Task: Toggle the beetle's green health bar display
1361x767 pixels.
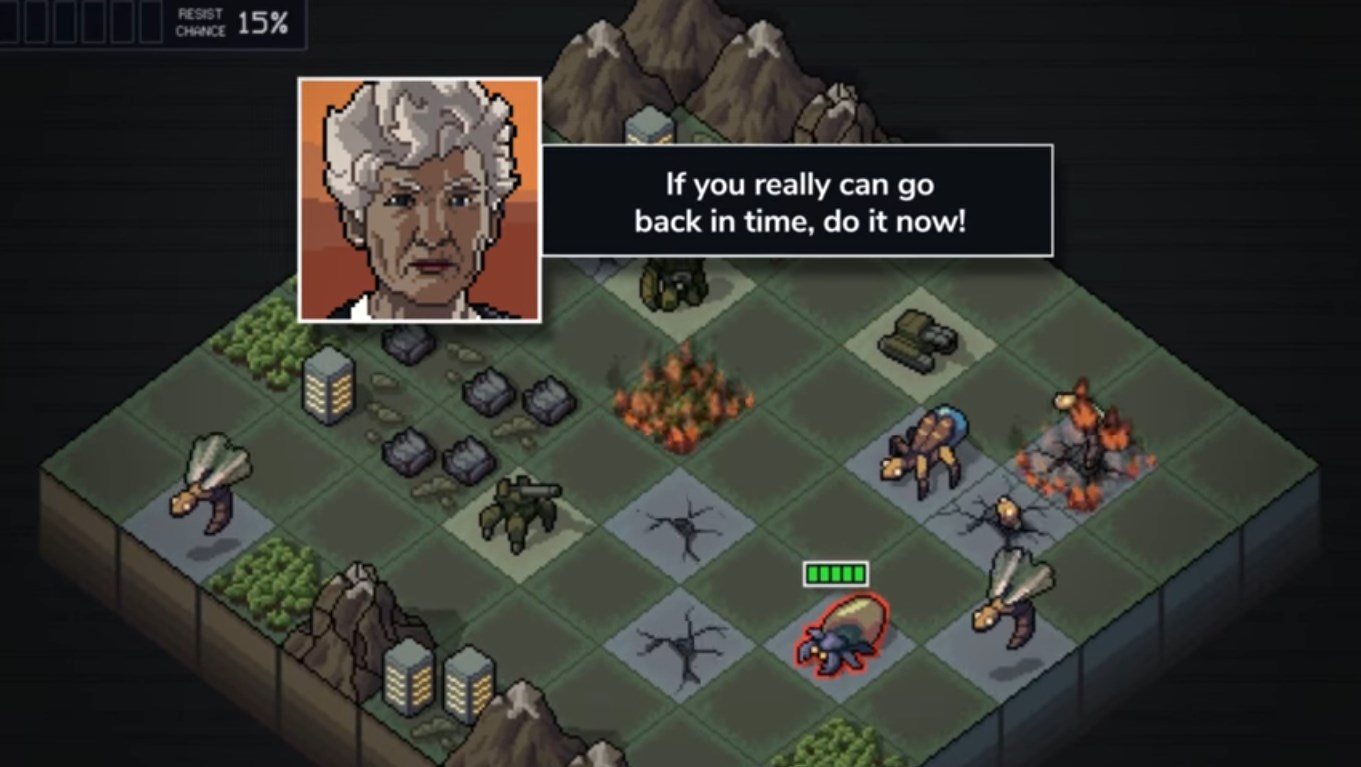Action: click(833, 573)
